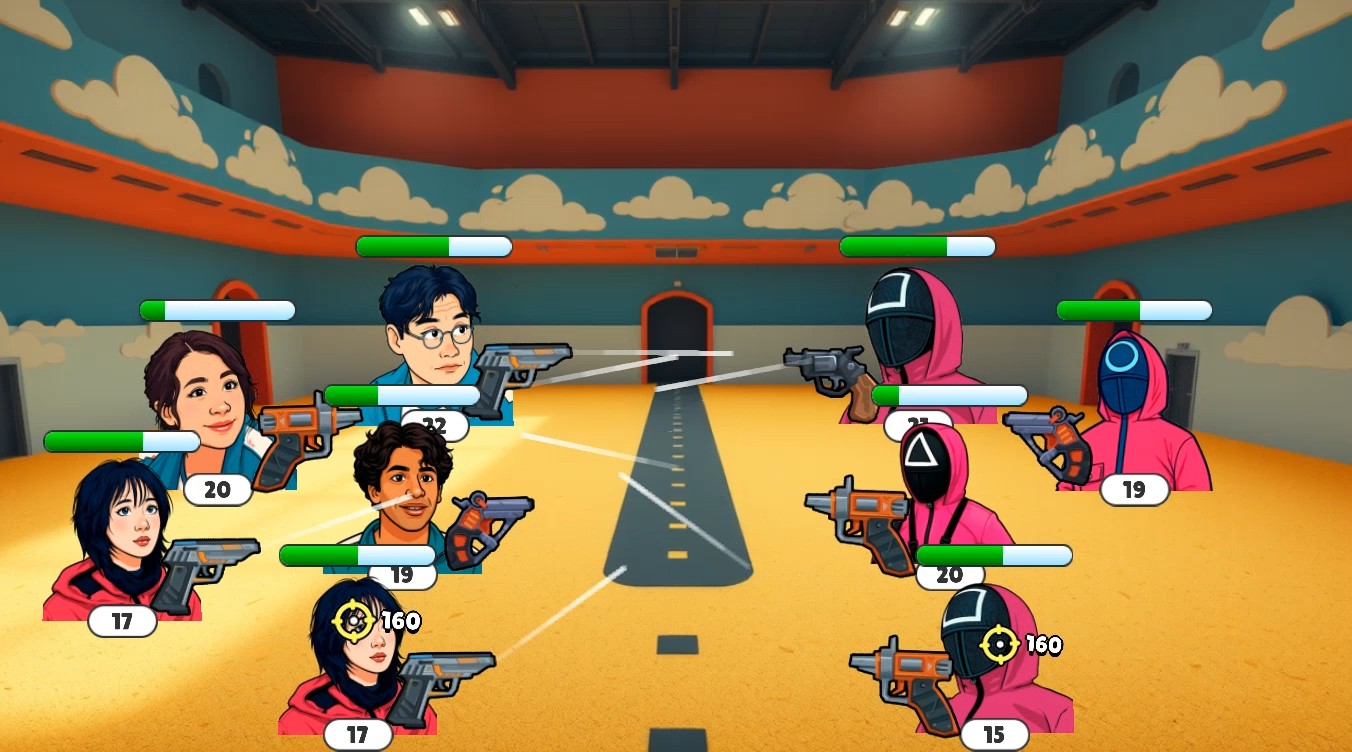The height and width of the screenshot is (752, 1352).
Task: Click the health bar of the circle-mask guard
Action: pyautogui.click(x=1133, y=310)
